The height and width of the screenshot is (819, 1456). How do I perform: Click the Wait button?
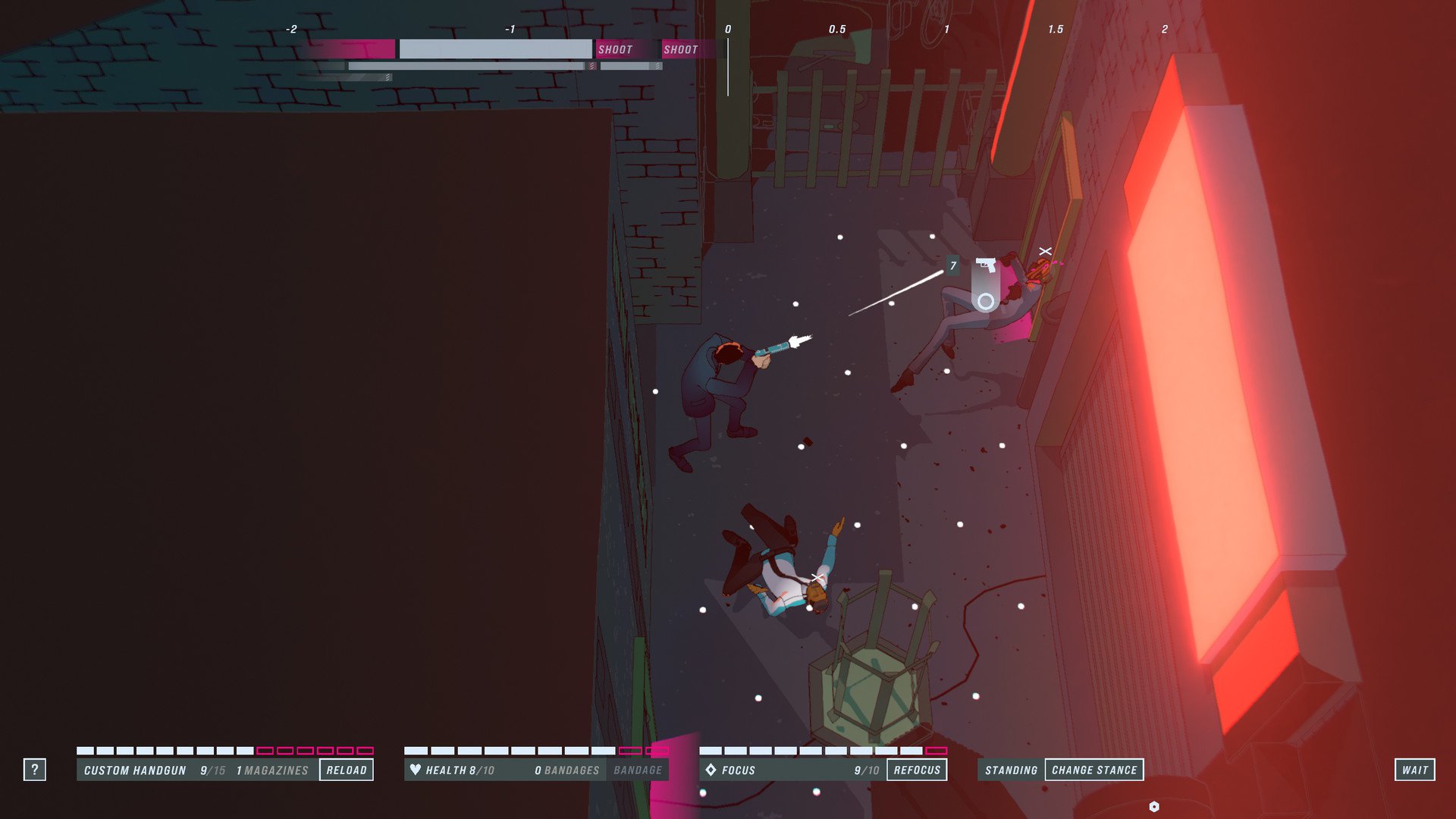[x=1414, y=770]
